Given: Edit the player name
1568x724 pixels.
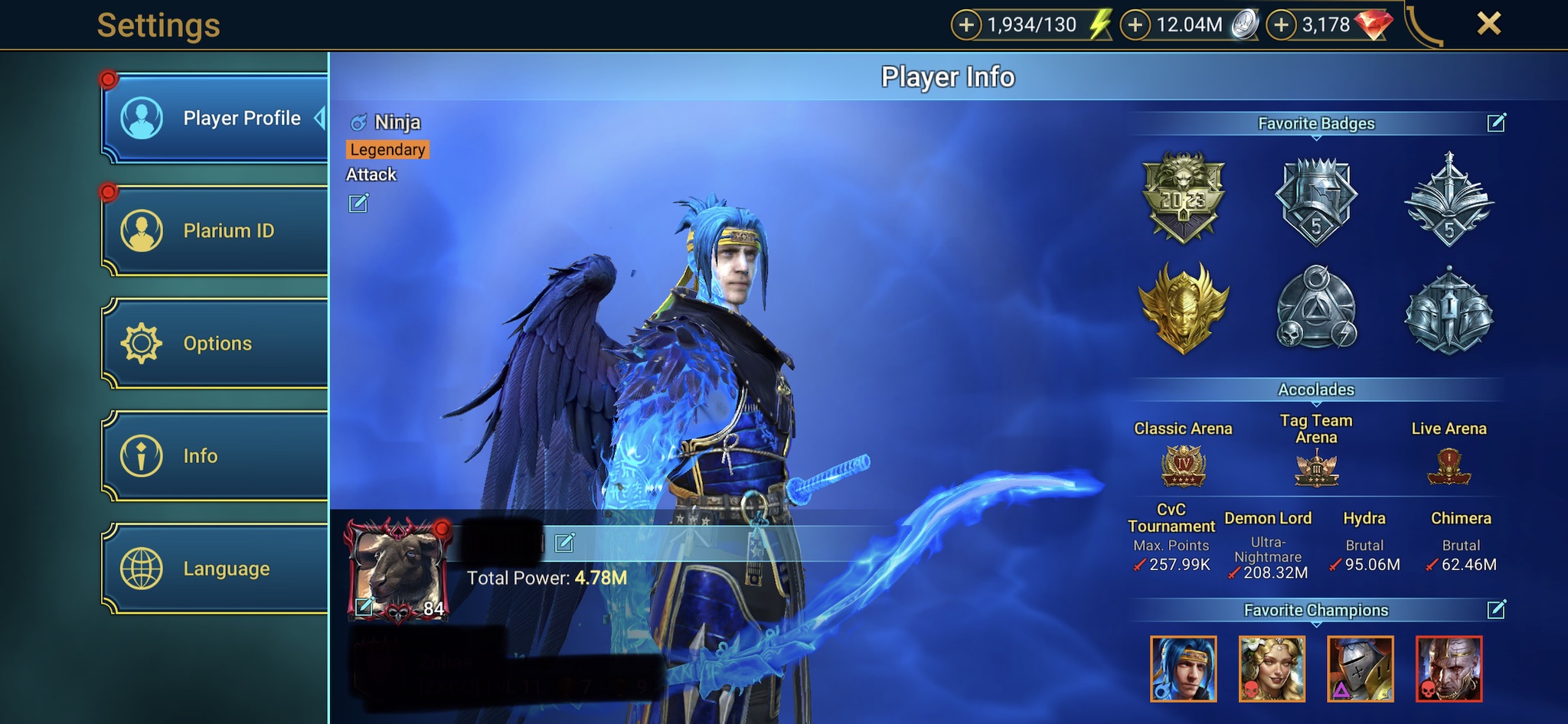Looking at the screenshot, I should click(x=564, y=543).
